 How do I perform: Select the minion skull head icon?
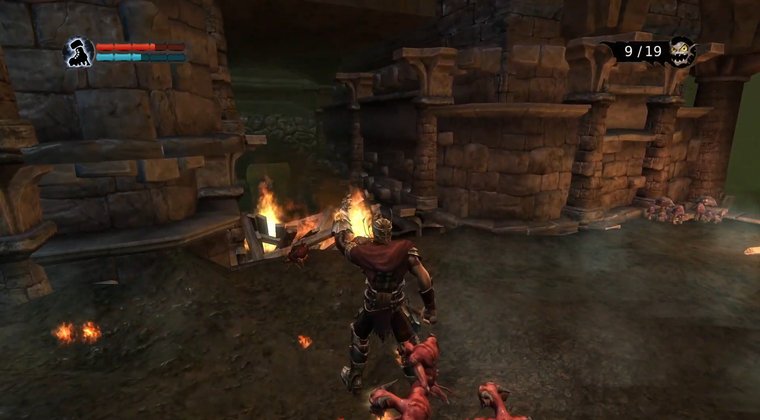pos(682,50)
